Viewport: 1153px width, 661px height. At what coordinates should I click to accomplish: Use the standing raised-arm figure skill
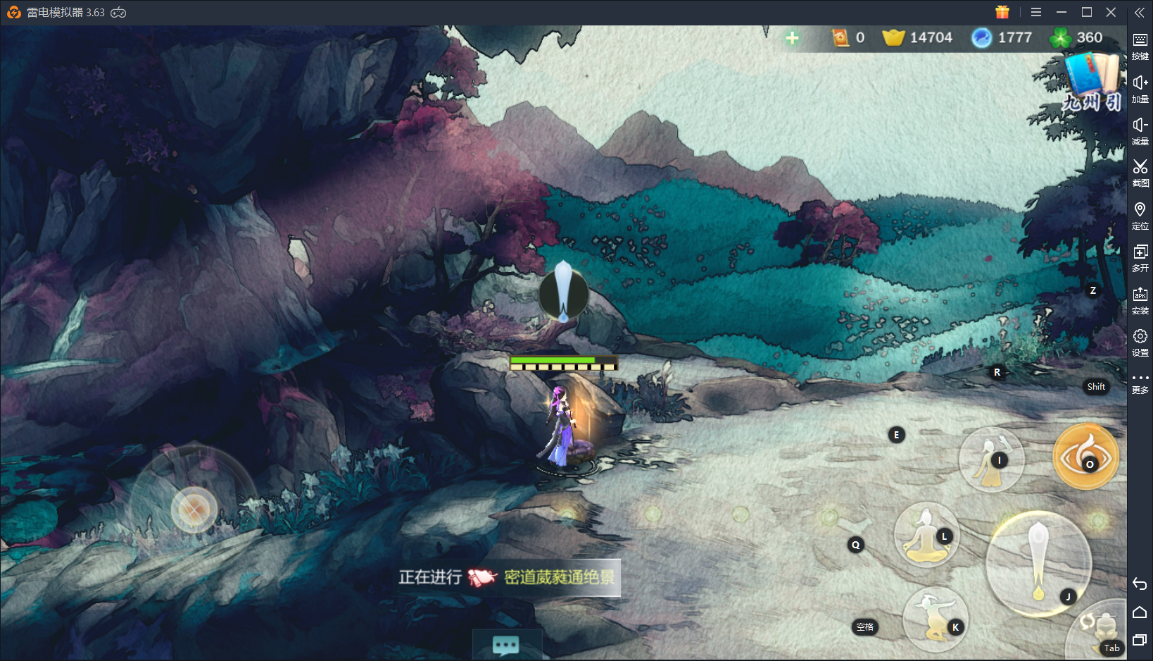click(x=991, y=460)
